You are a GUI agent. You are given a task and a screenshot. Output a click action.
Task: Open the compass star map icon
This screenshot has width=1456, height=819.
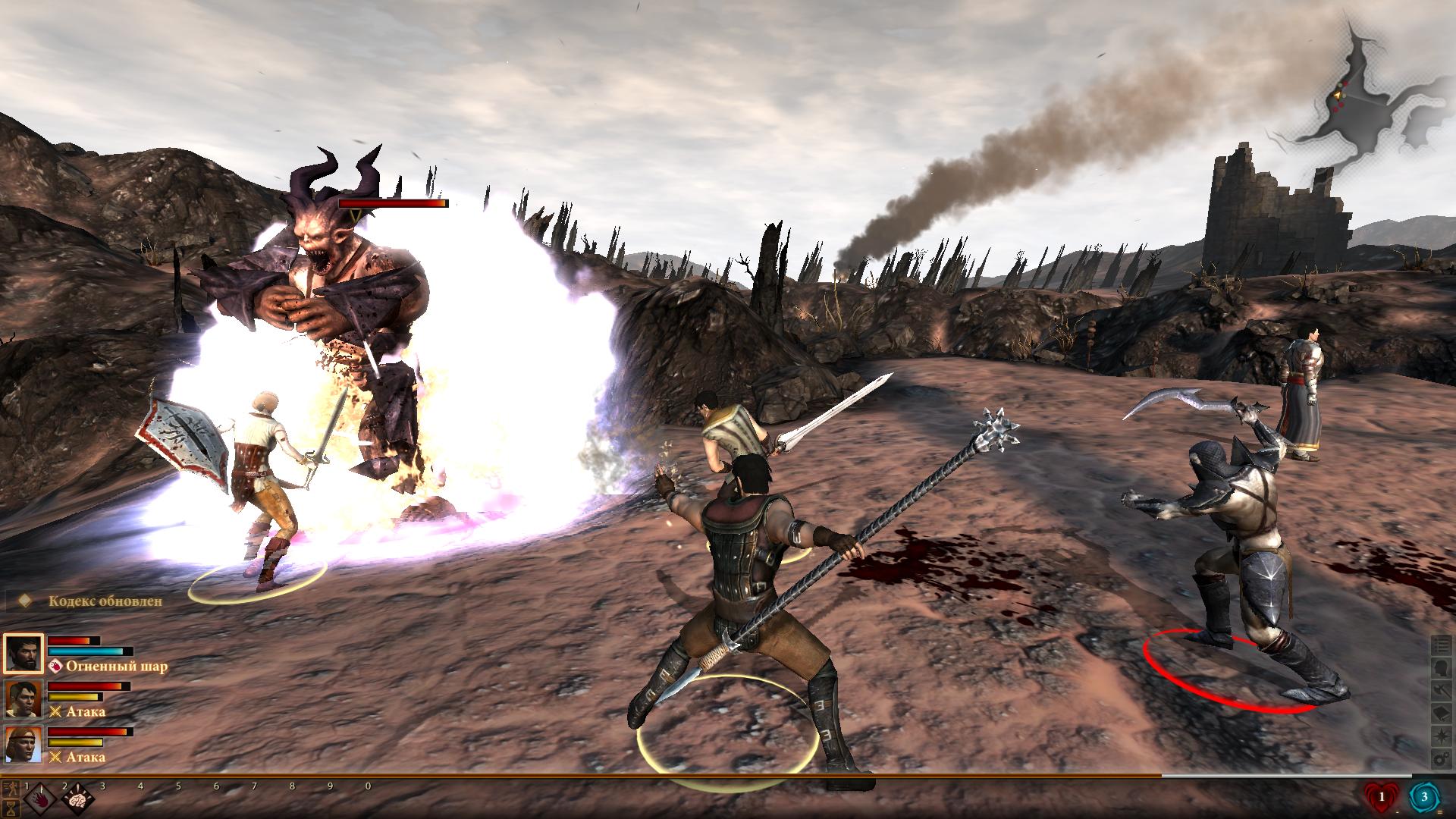1441,736
